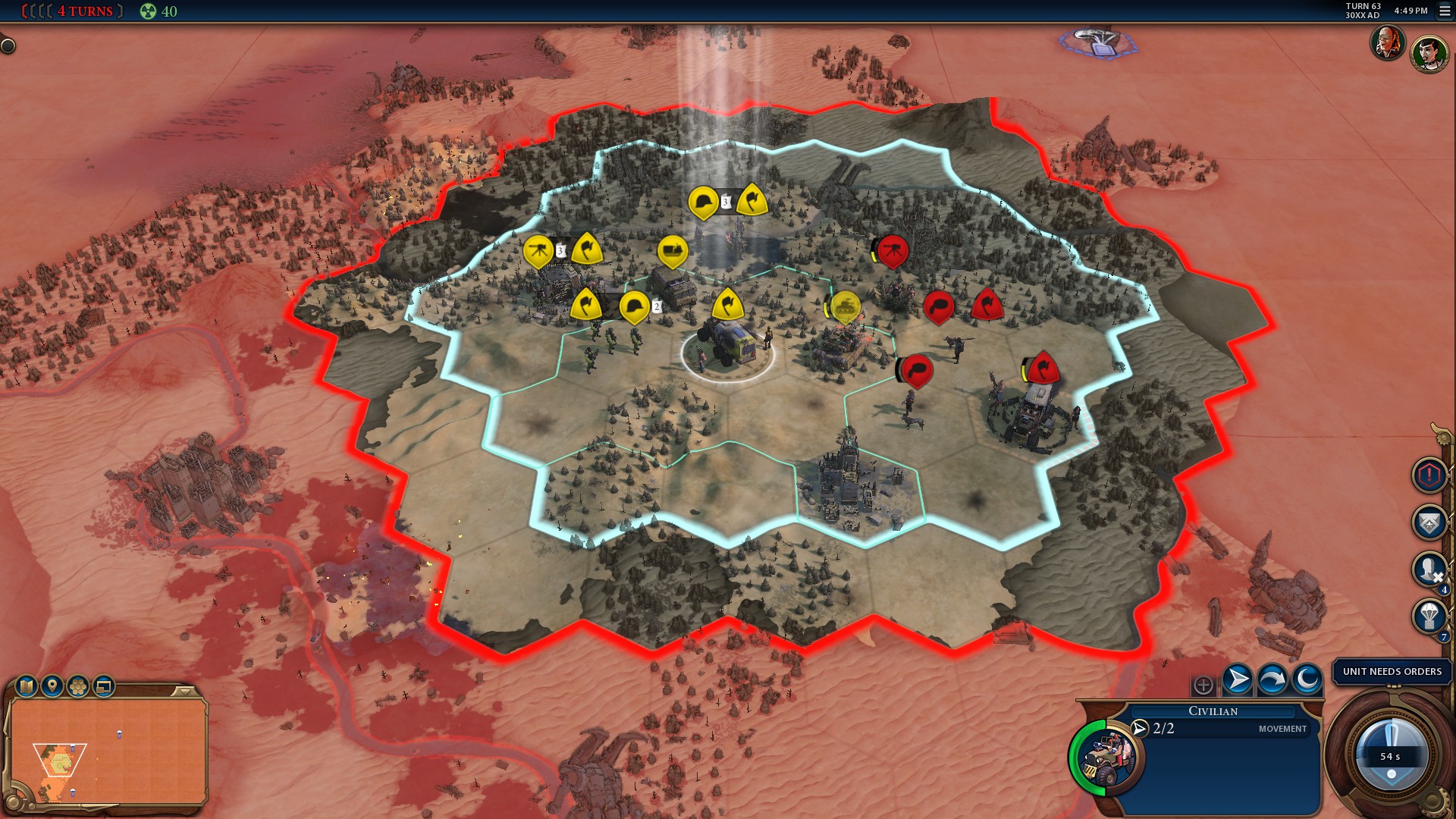Collapse the minimap panel with its chevron
Viewport: 1456px width, 819px height.
184,690
